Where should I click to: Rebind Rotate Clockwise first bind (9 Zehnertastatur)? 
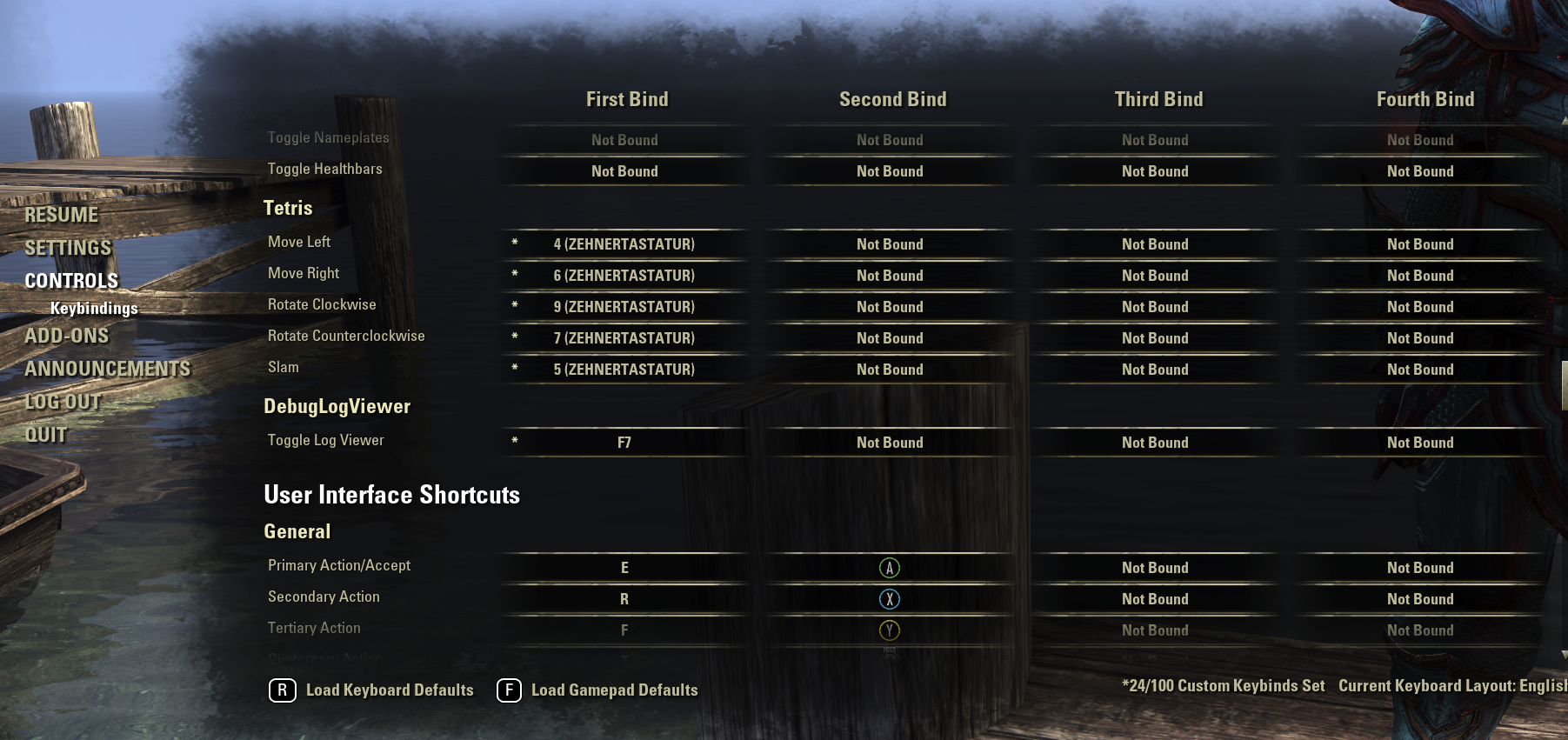pos(624,307)
